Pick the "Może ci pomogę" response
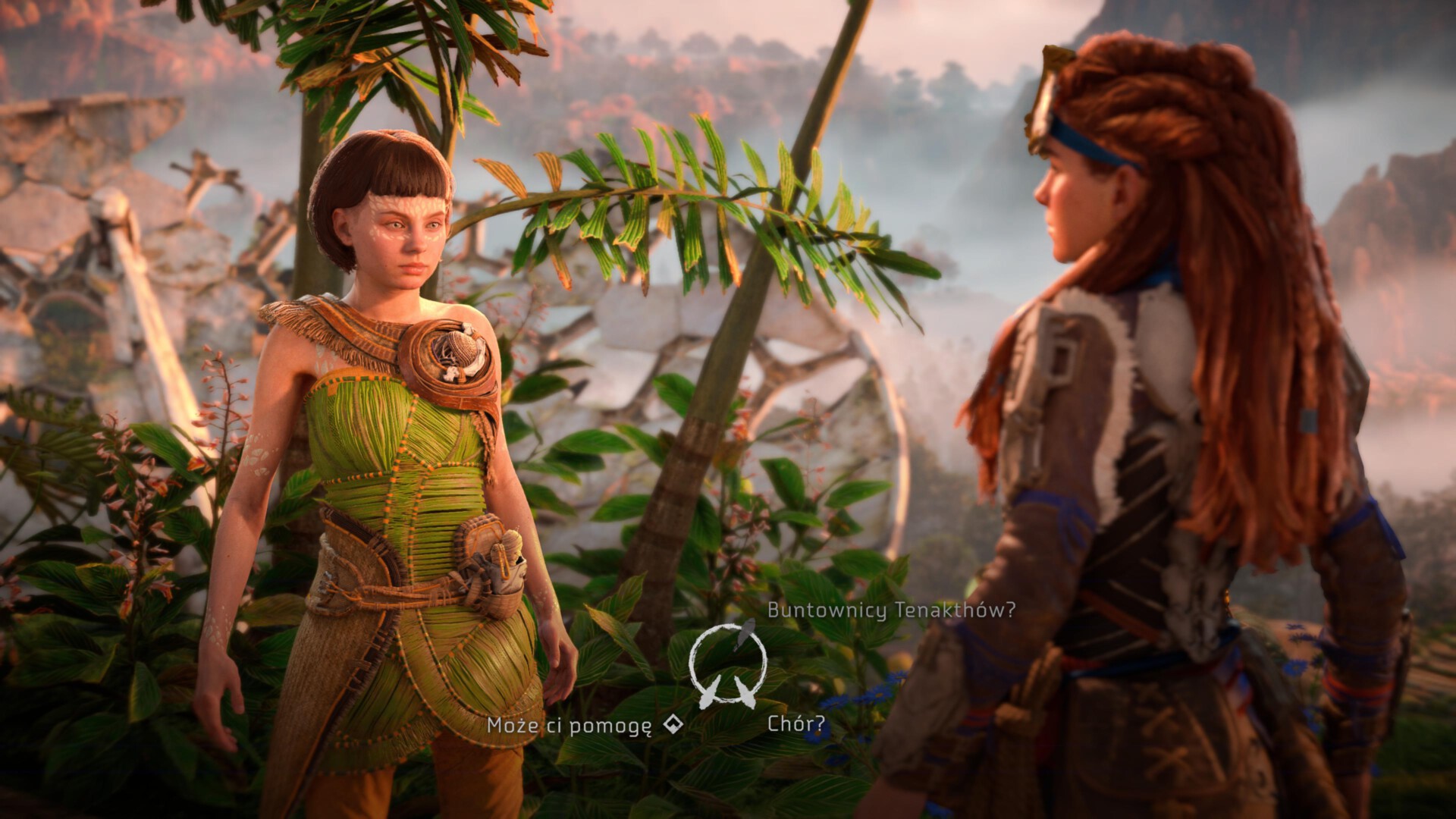Screen dimensions: 1456x819 (x=570, y=726)
